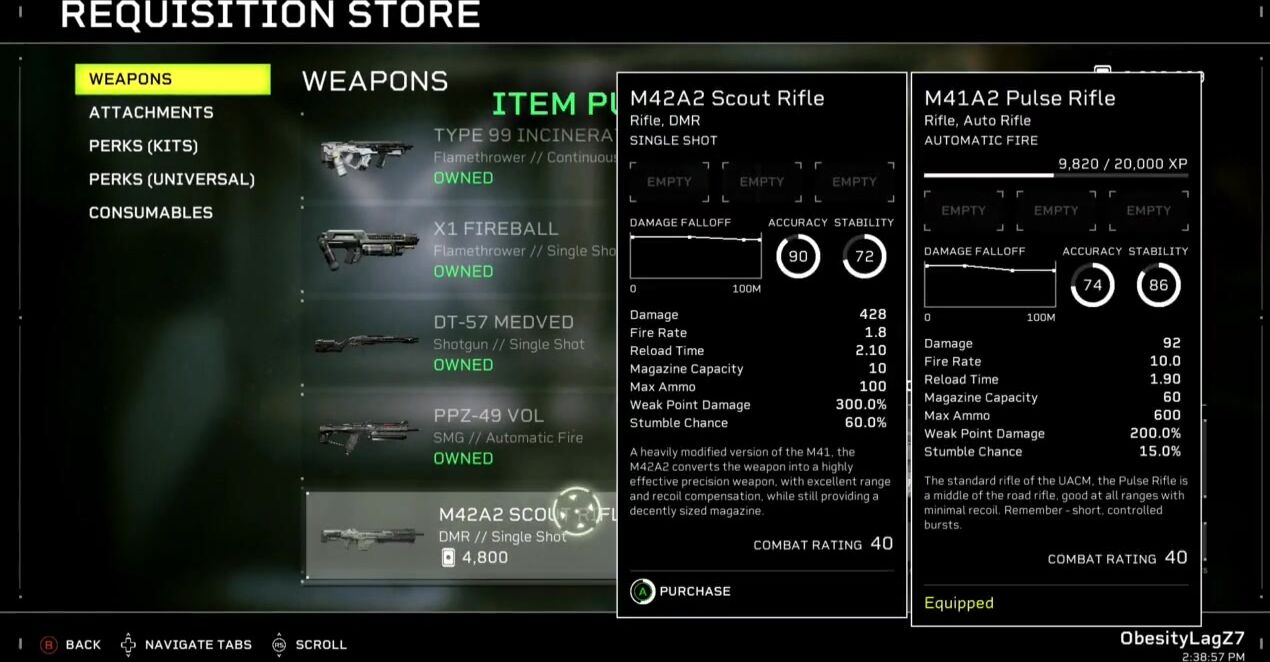Switch to the Weapons category tab

pyautogui.click(x=172, y=79)
